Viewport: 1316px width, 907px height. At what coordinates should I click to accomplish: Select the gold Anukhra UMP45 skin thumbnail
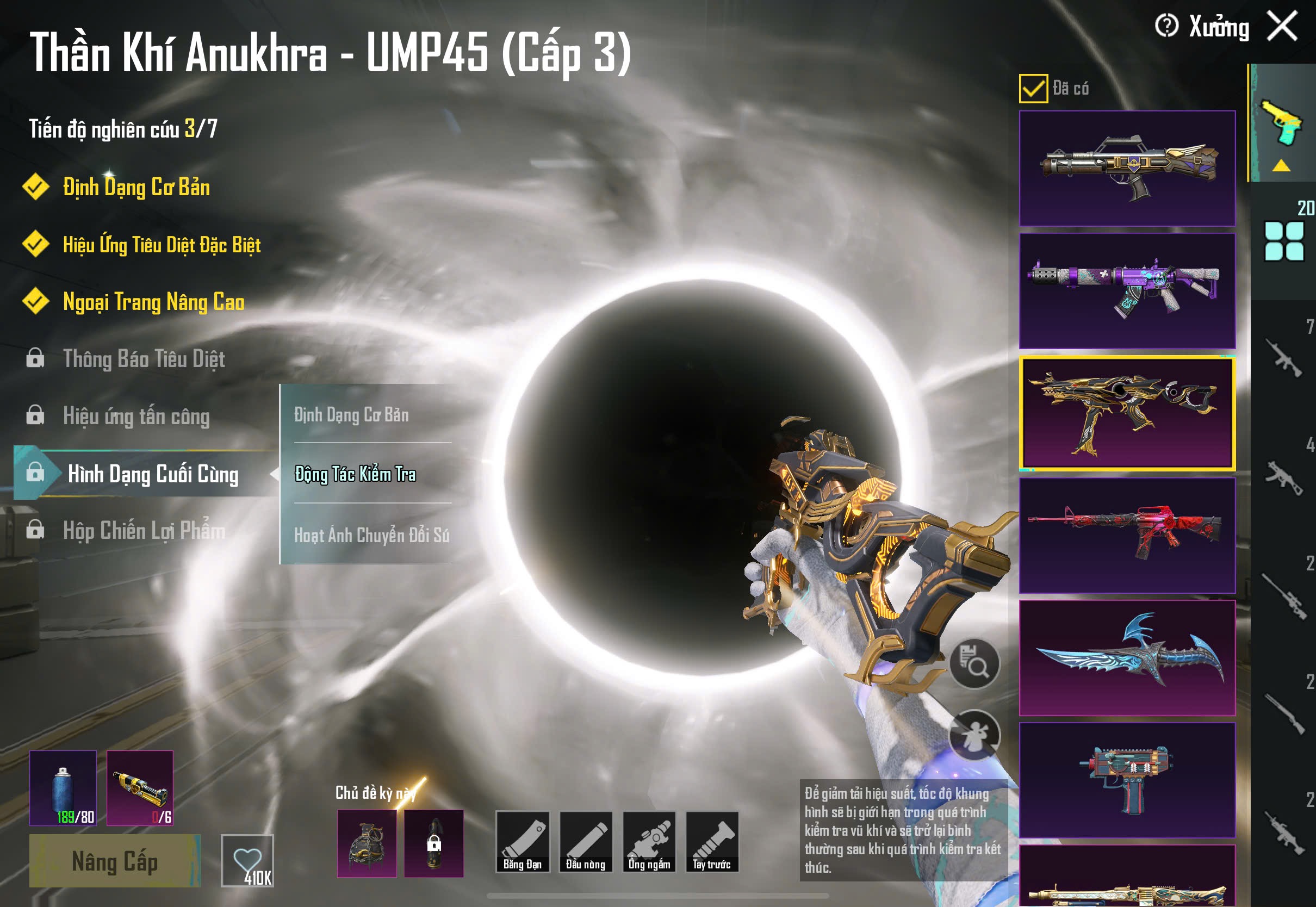point(1127,413)
